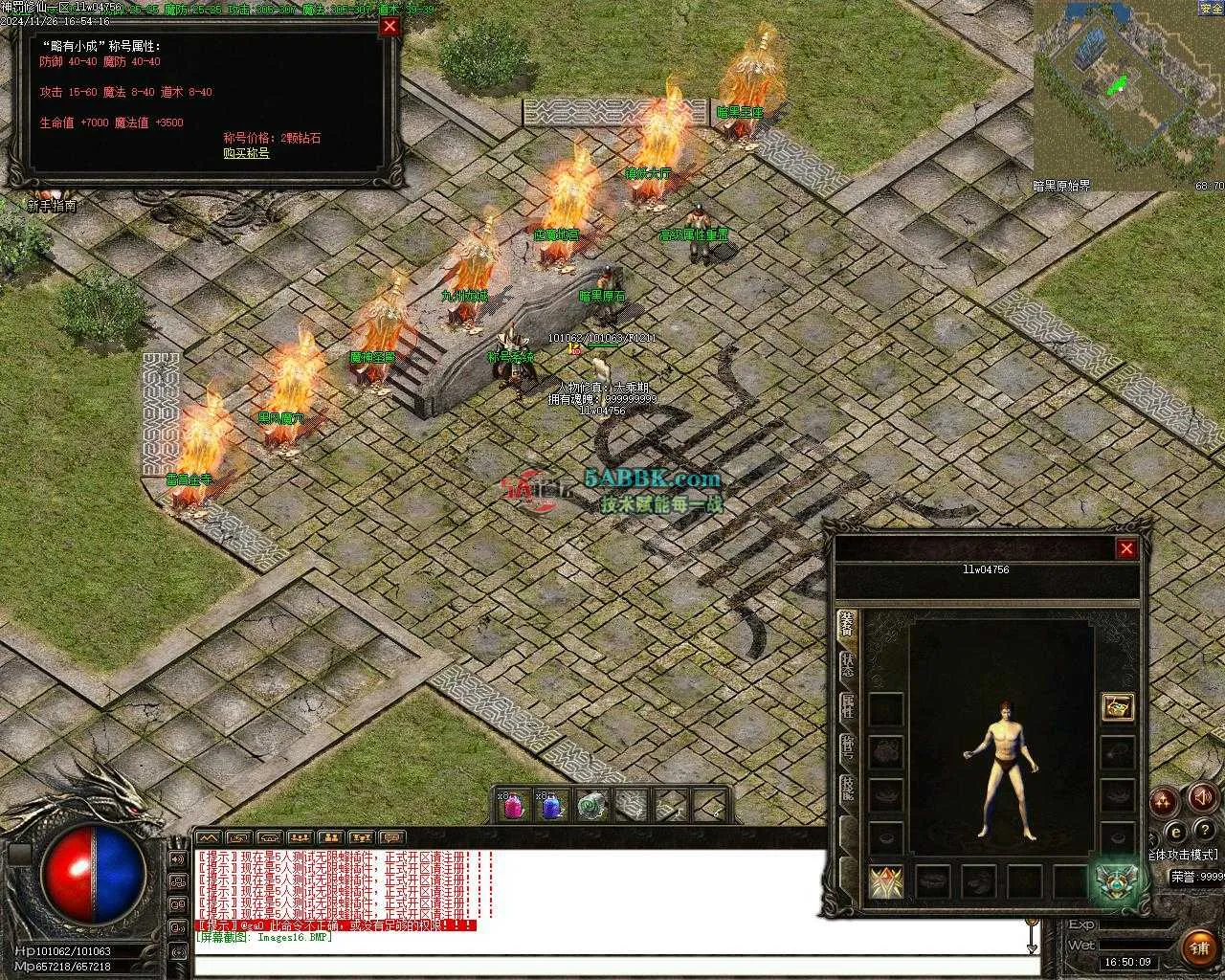Close the title attributes dialog
This screenshot has height=980, width=1225.
coord(390,27)
